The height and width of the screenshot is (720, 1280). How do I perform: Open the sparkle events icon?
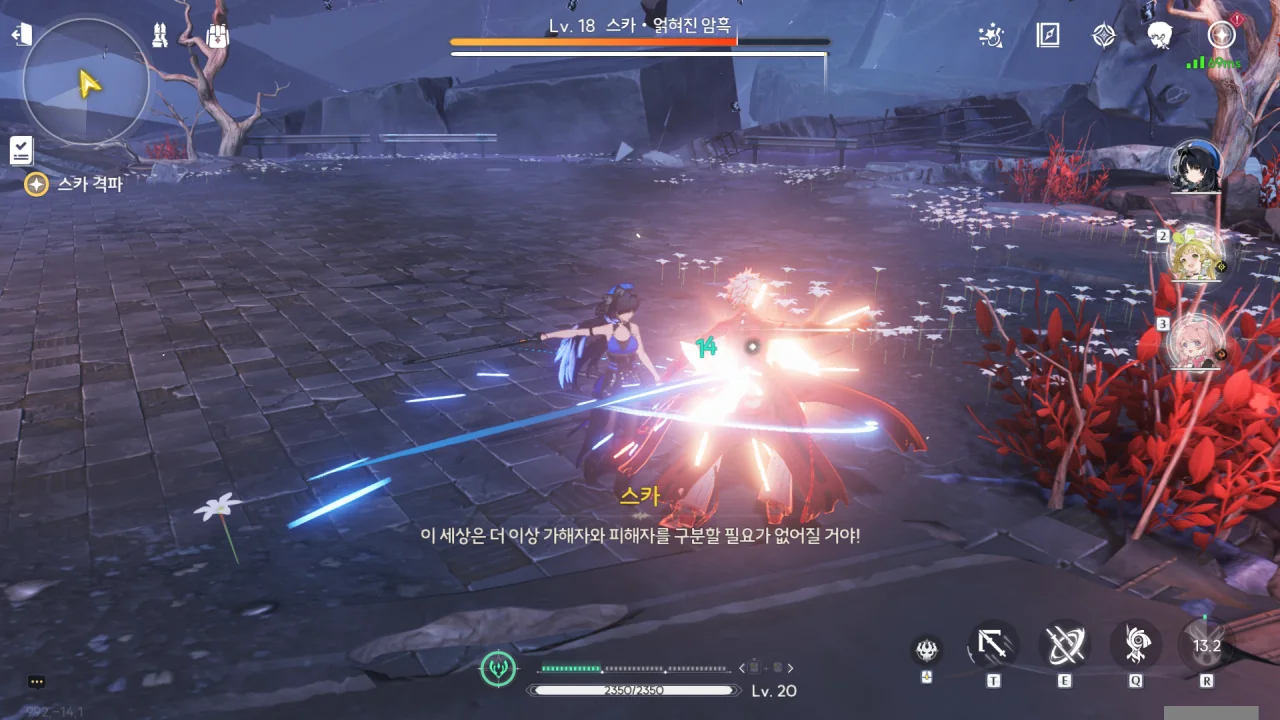click(989, 36)
